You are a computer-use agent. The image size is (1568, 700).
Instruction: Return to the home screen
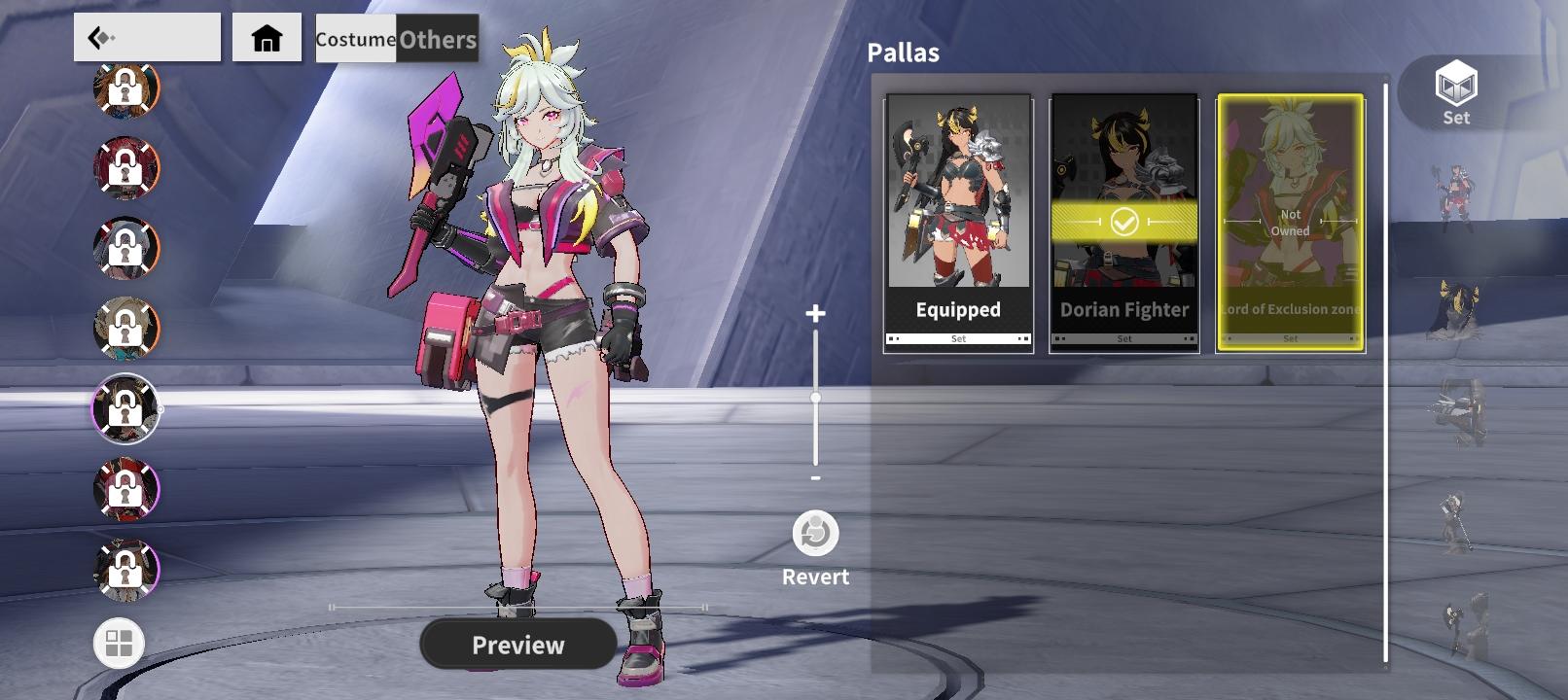(x=267, y=38)
